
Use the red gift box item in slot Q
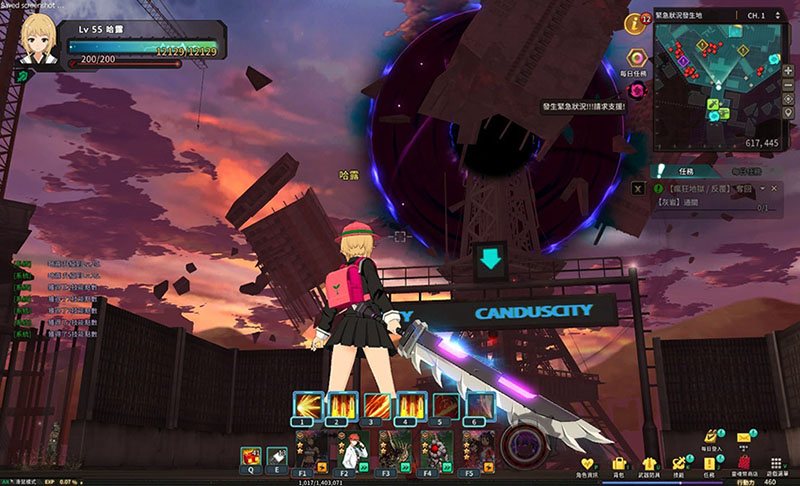[x=250, y=456]
